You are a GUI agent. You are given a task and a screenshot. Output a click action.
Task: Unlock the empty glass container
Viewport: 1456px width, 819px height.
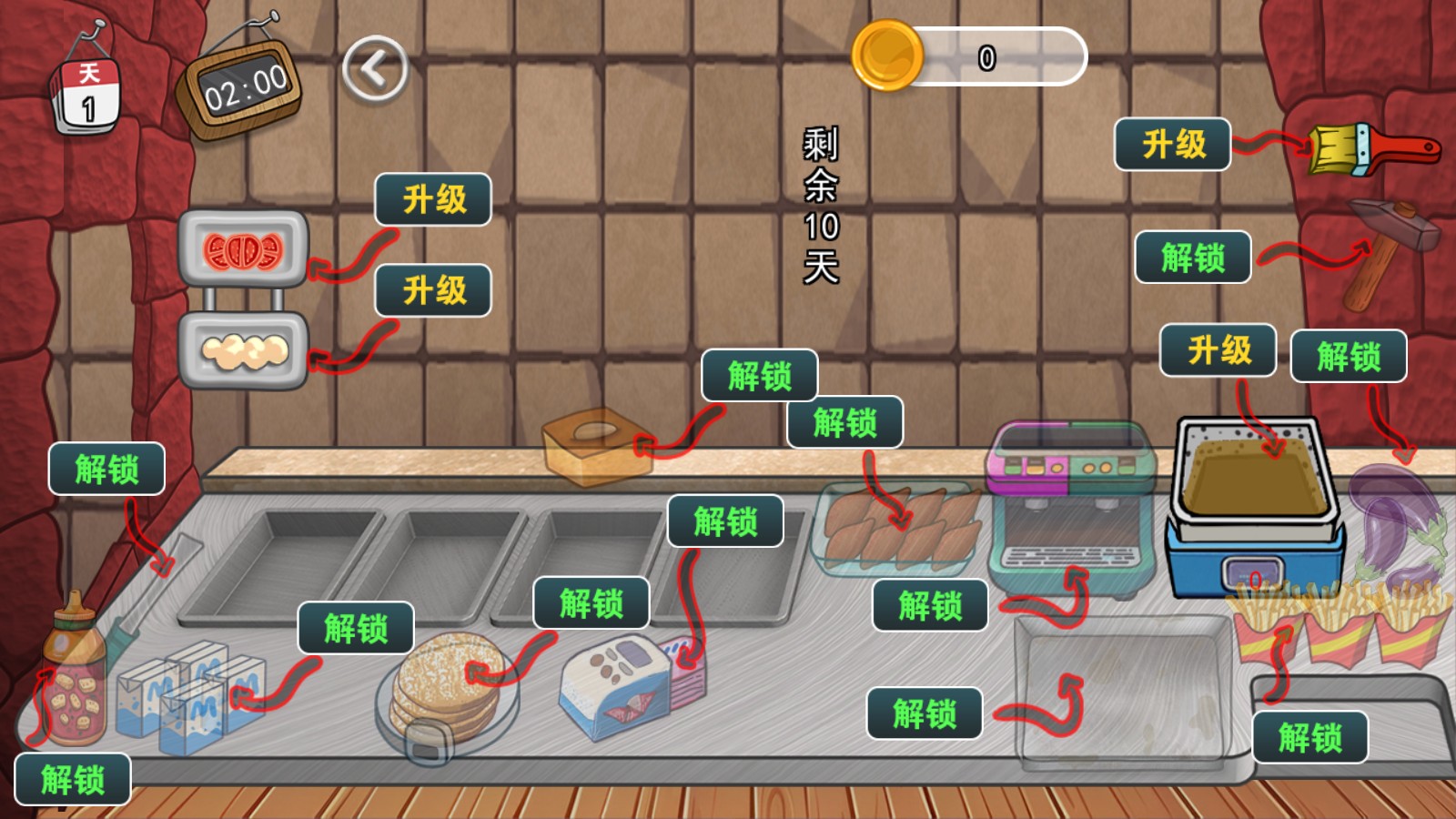coord(924,713)
